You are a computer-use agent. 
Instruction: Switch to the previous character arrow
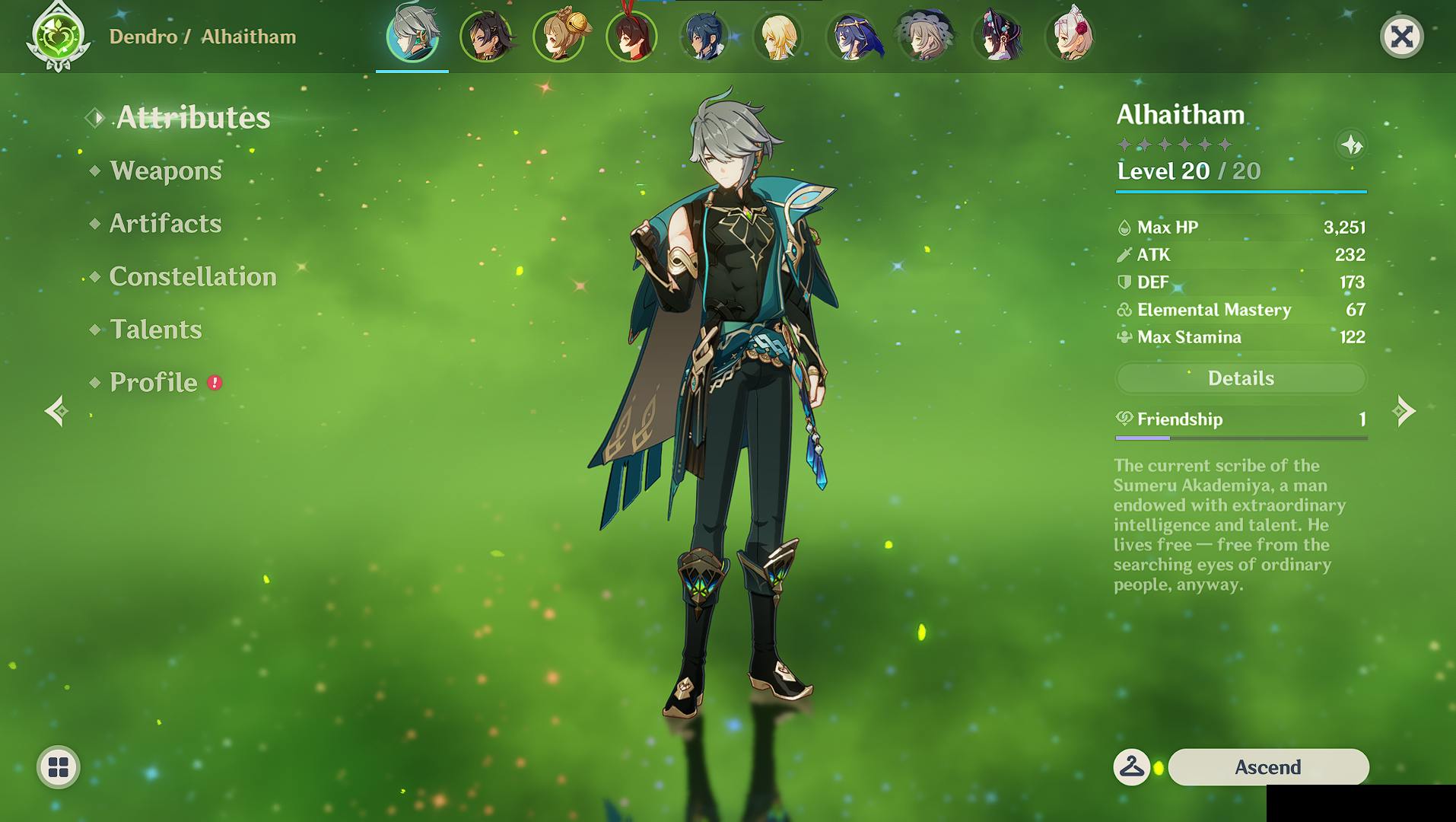coord(57,412)
